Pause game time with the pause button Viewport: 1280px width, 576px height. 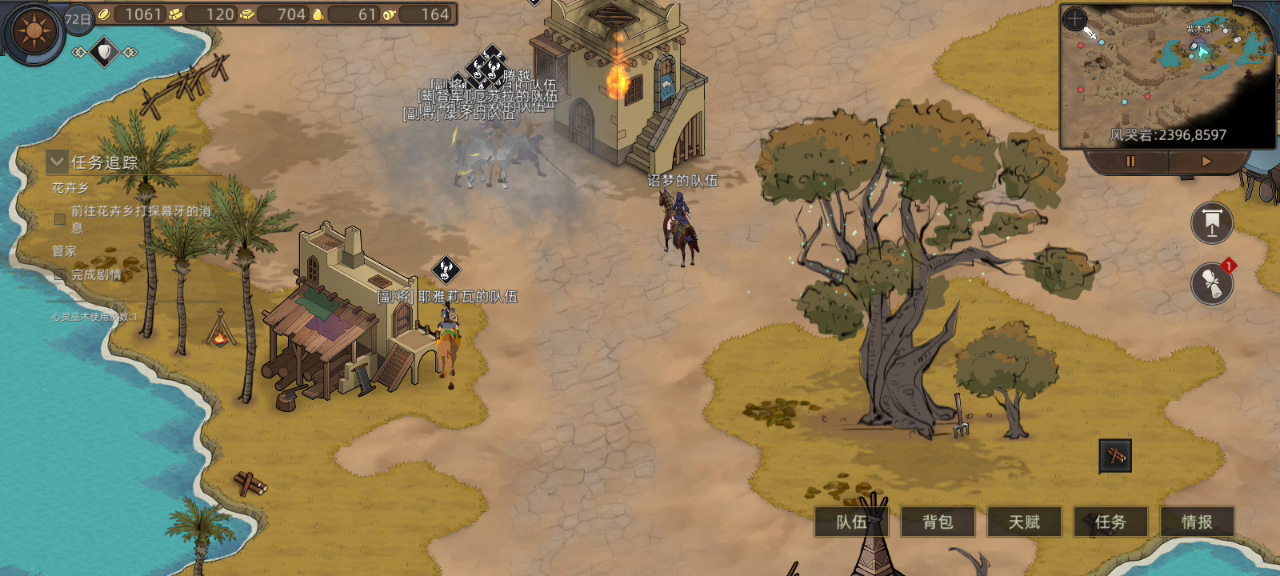(1131, 161)
